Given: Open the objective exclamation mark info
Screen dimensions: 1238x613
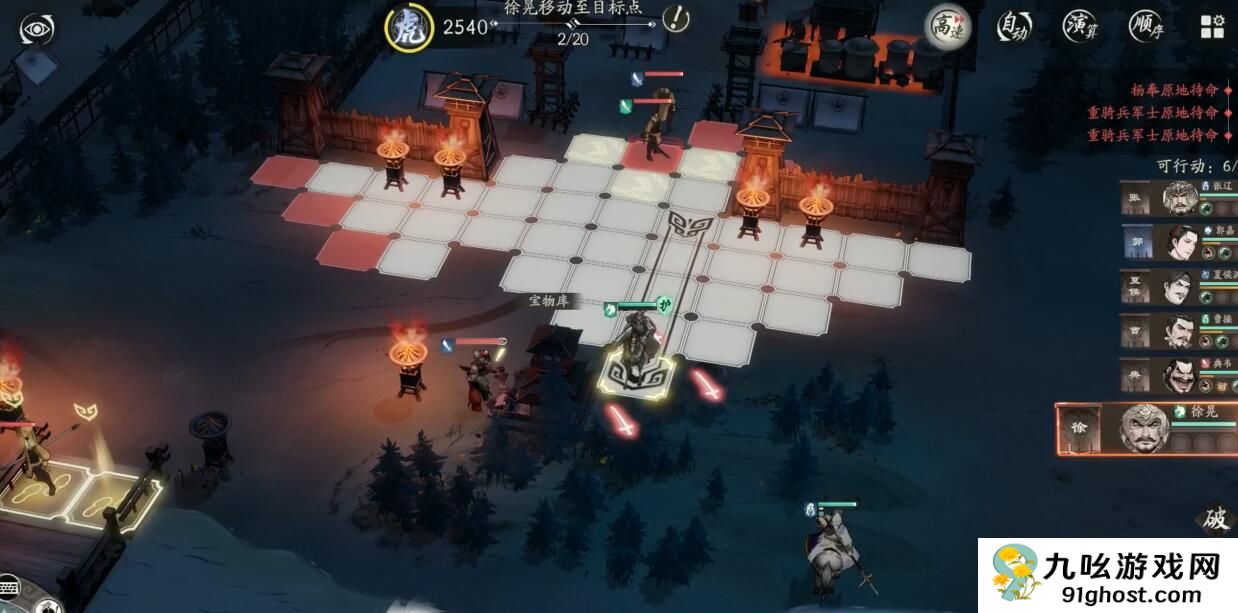Looking at the screenshot, I should [x=677, y=18].
